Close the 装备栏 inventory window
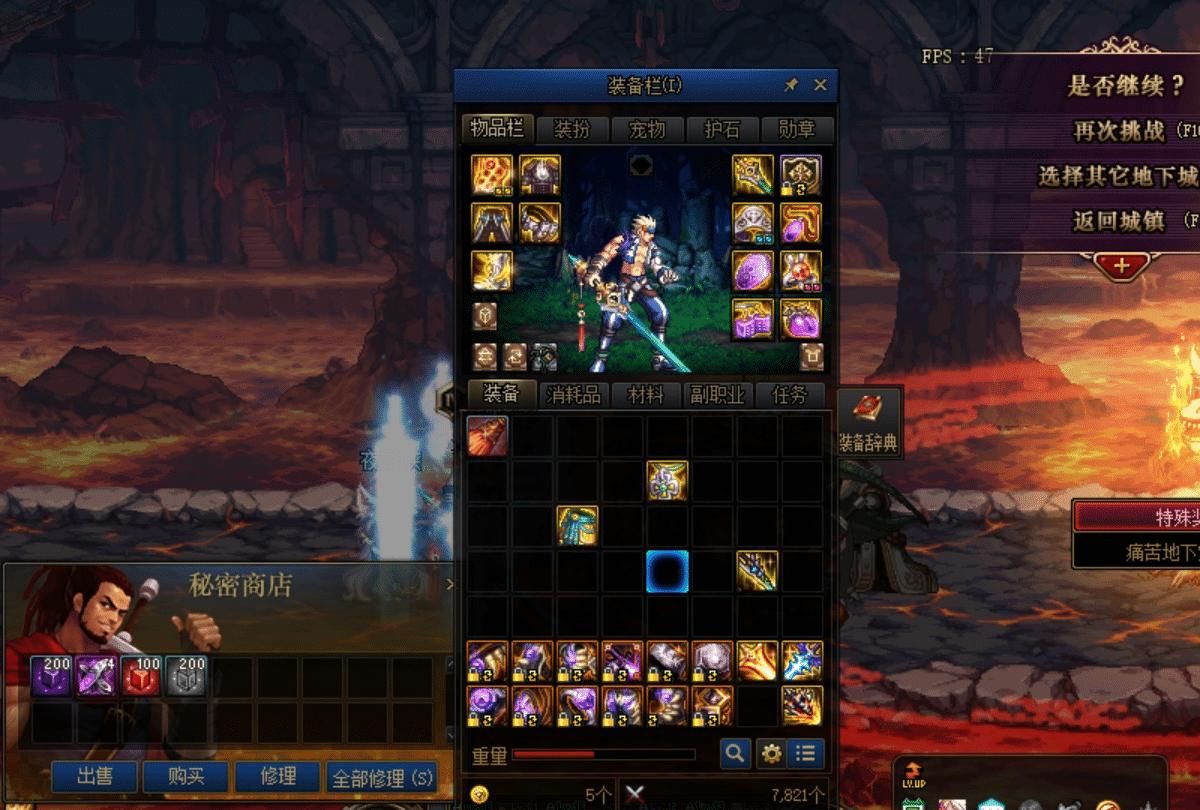The height and width of the screenshot is (810, 1200). pos(820,85)
